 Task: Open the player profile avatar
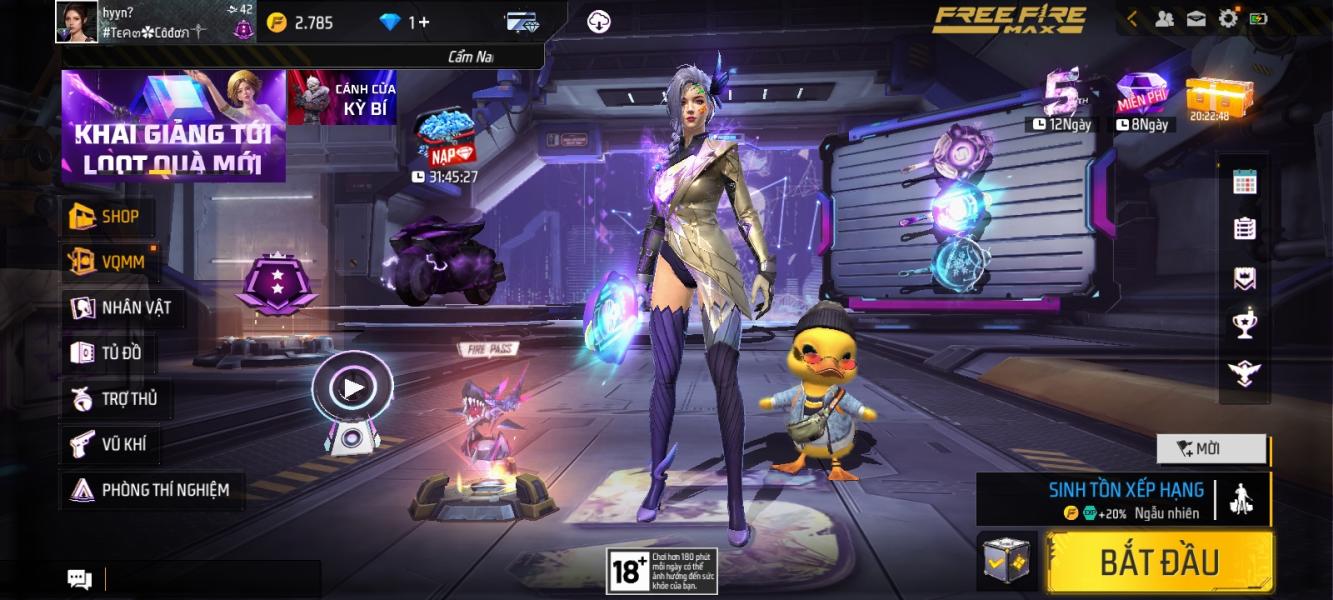click(x=76, y=22)
